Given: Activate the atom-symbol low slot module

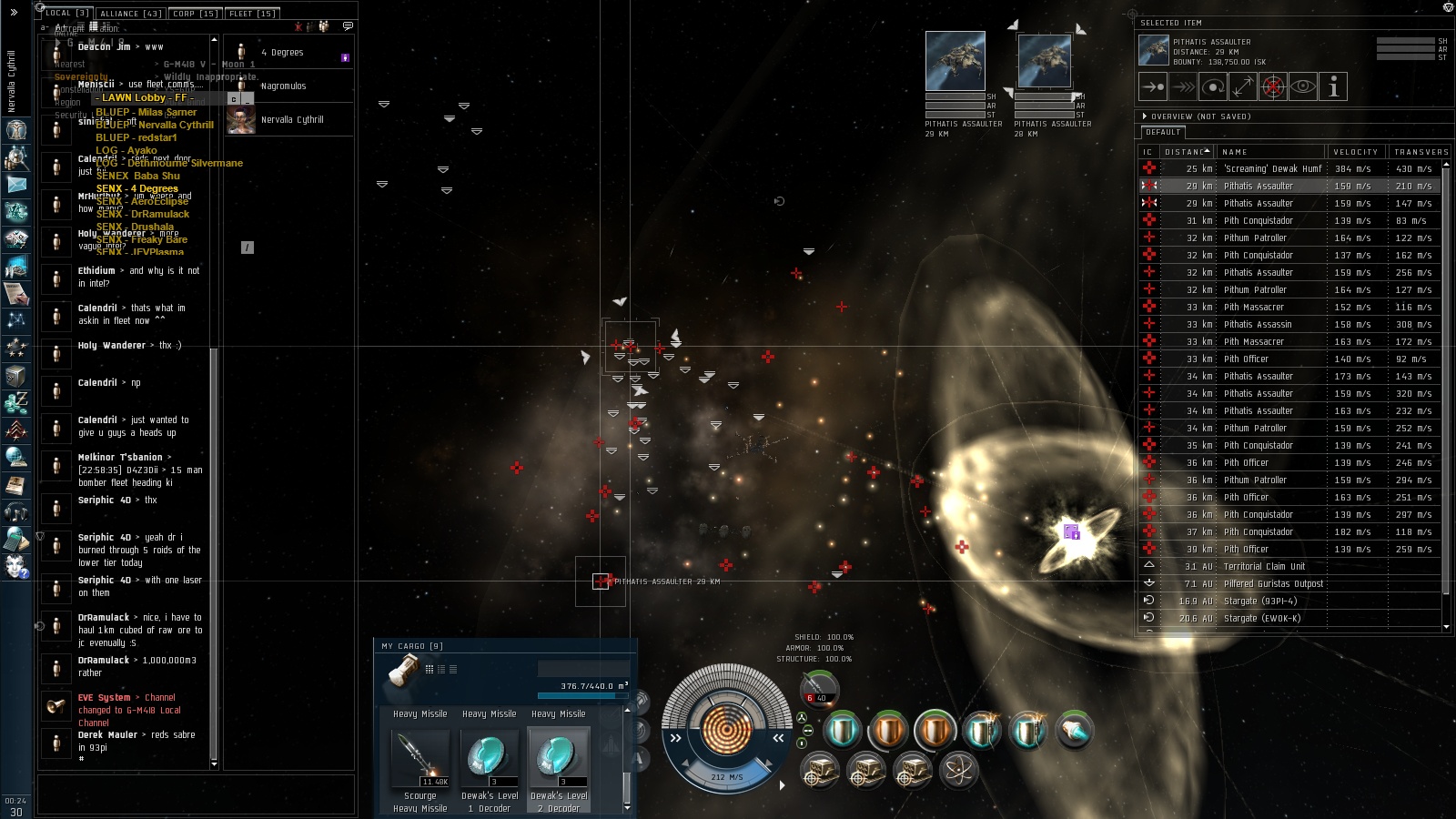Looking at the screenshot, I should coord(957,771).
